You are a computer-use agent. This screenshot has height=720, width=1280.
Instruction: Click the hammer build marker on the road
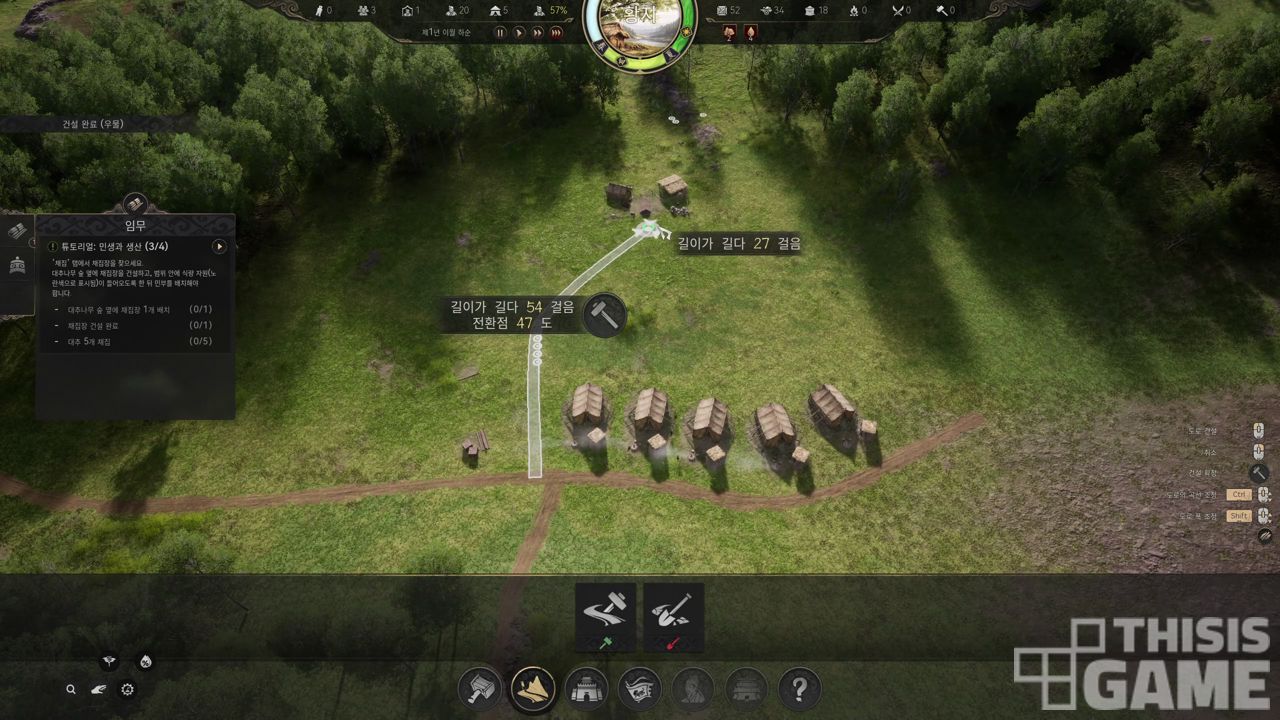click(604, 315)
